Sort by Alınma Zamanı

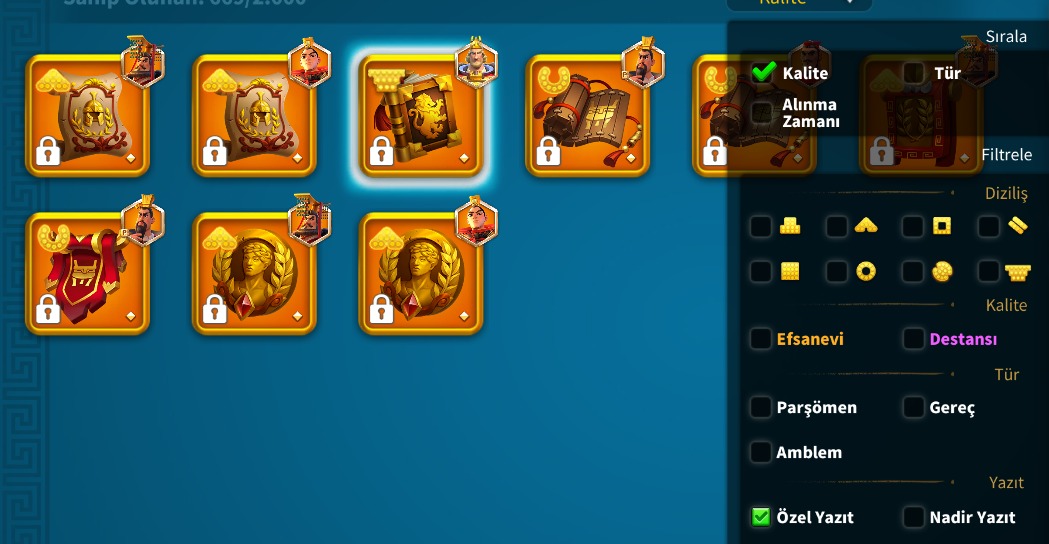click(x=762, y=113)
